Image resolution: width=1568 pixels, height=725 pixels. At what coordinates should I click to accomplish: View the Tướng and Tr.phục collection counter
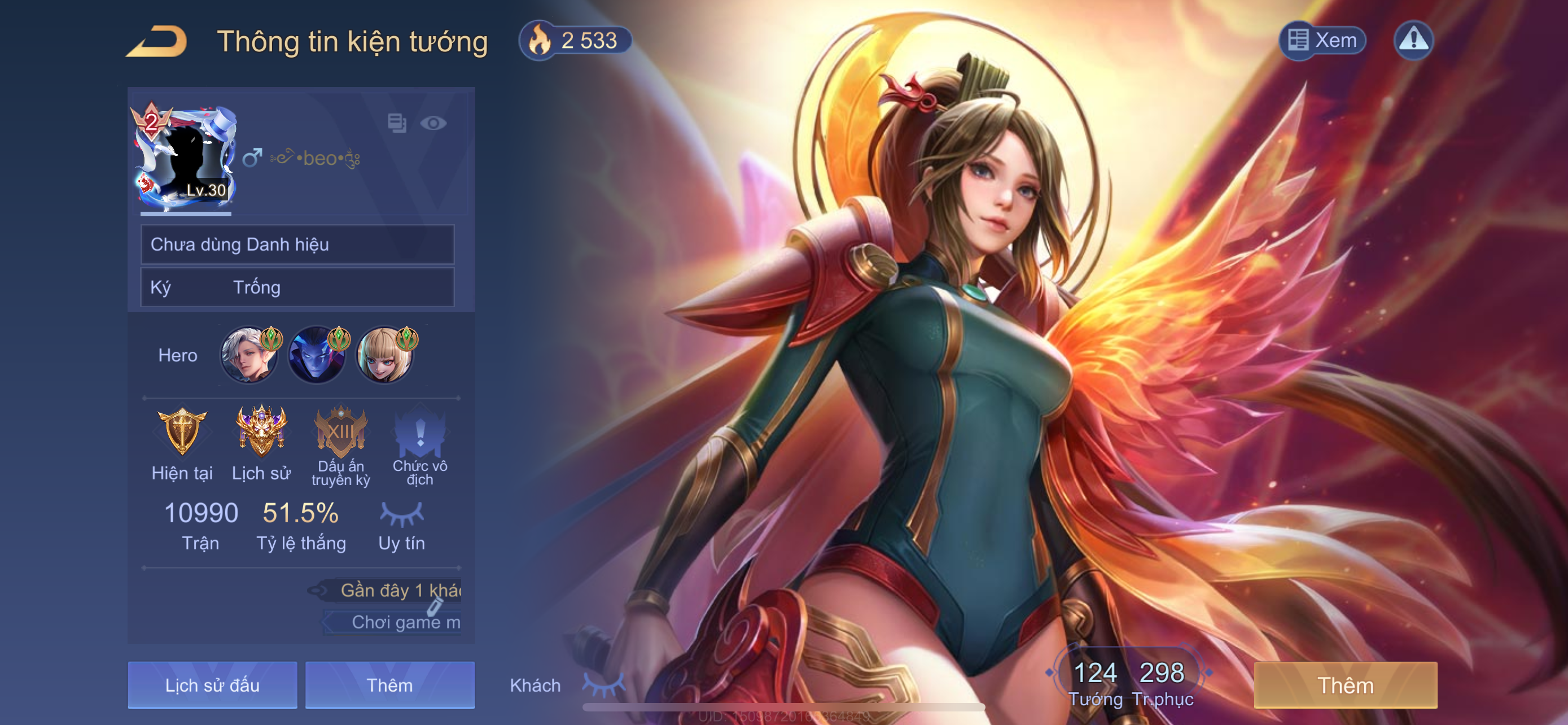coord(1130,682)
